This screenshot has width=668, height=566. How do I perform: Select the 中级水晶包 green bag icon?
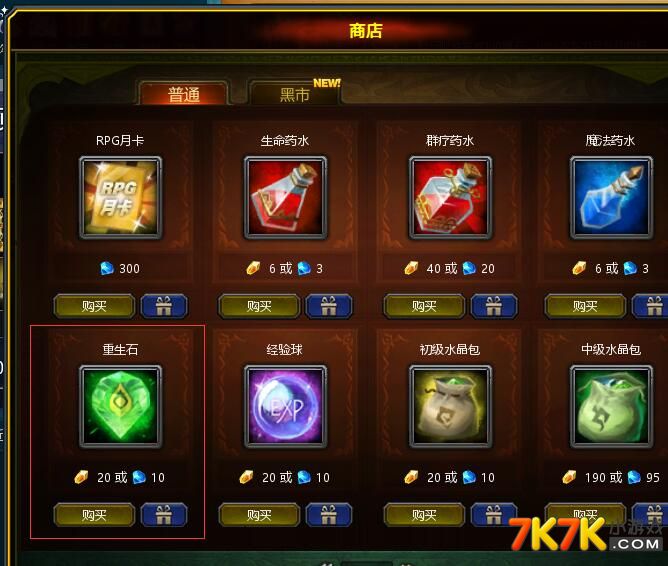tap(611, 405)
